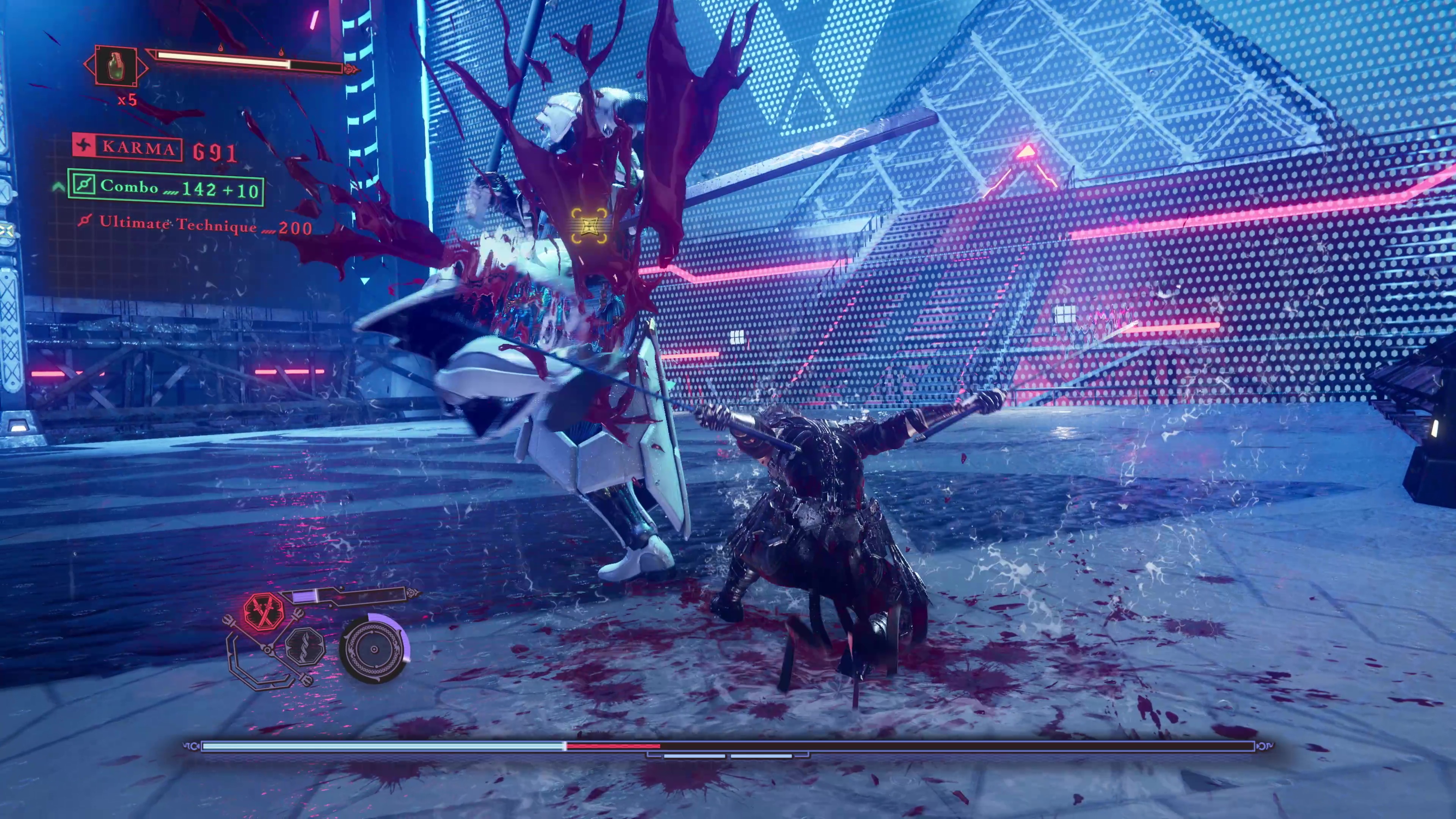
Task: Click the circular dragon ring emblem
Action: [373, 650]
